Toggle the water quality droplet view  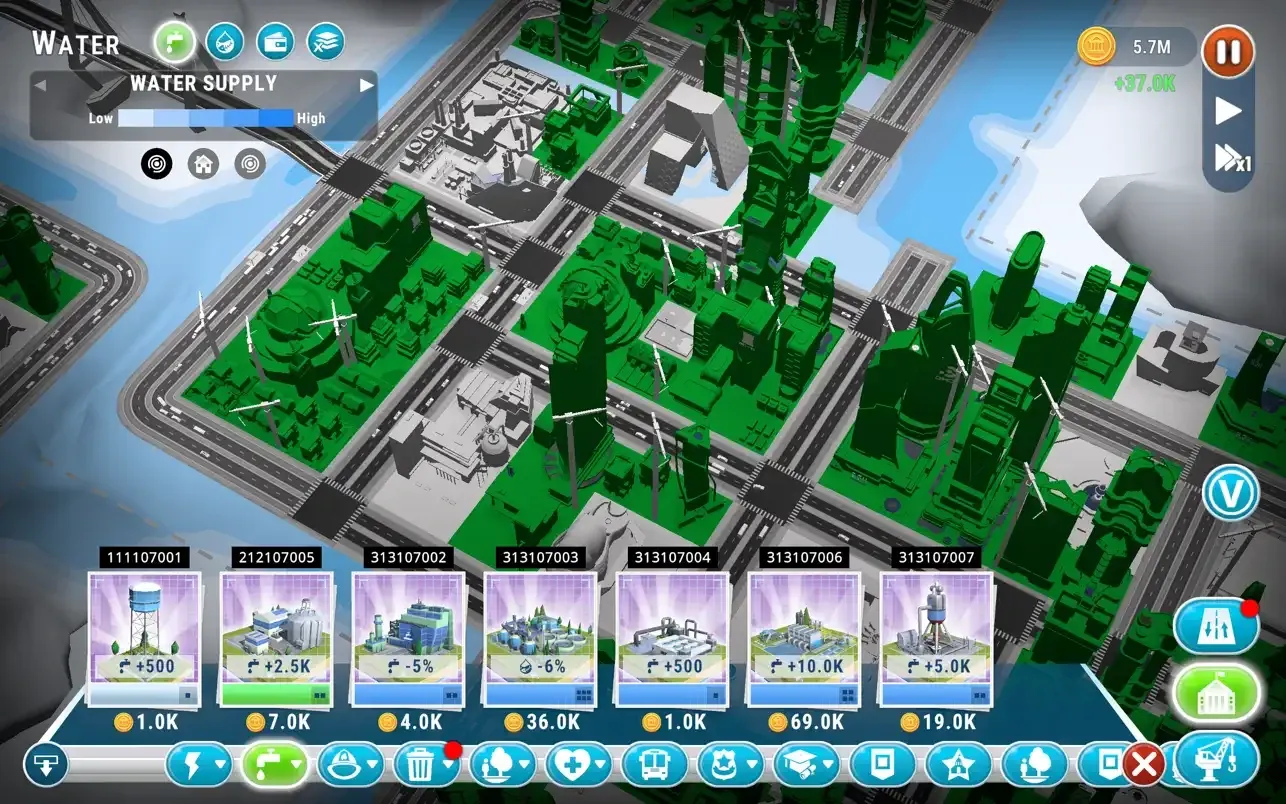click(223, 42)
